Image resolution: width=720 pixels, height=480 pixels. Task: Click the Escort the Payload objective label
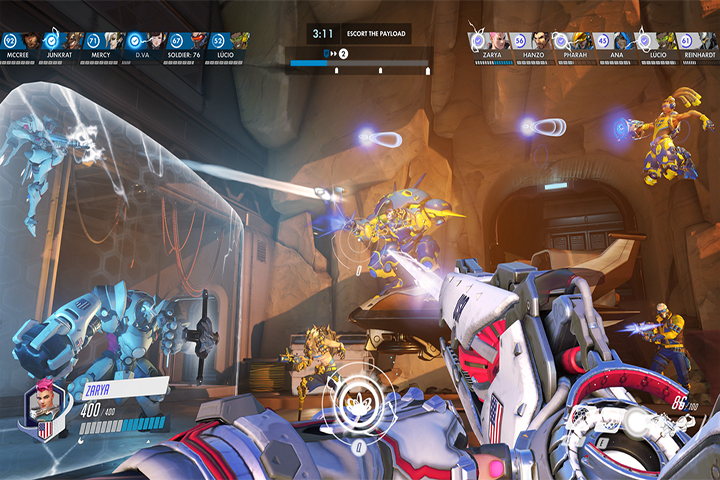click(375, 33)
